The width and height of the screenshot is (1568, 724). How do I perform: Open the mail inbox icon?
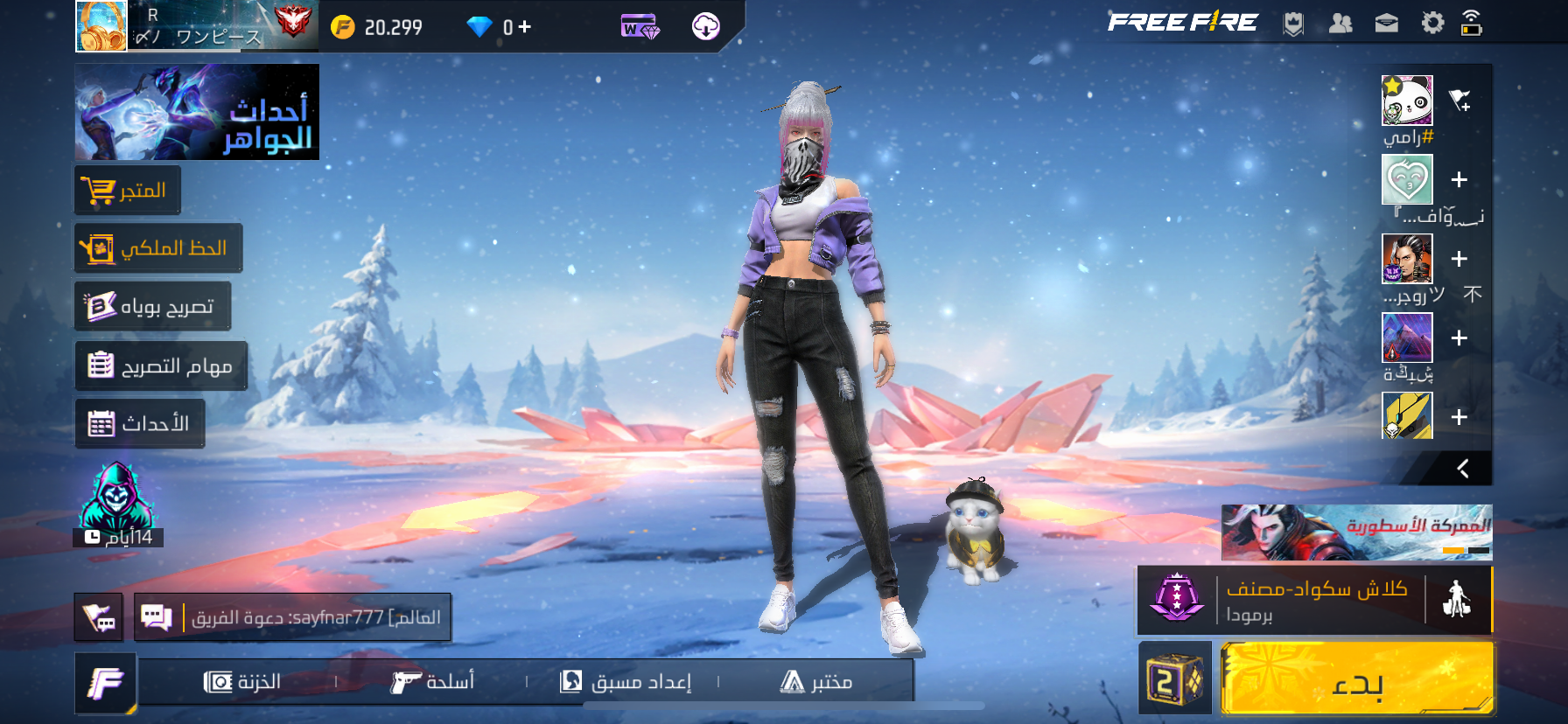coord(1387,24)
